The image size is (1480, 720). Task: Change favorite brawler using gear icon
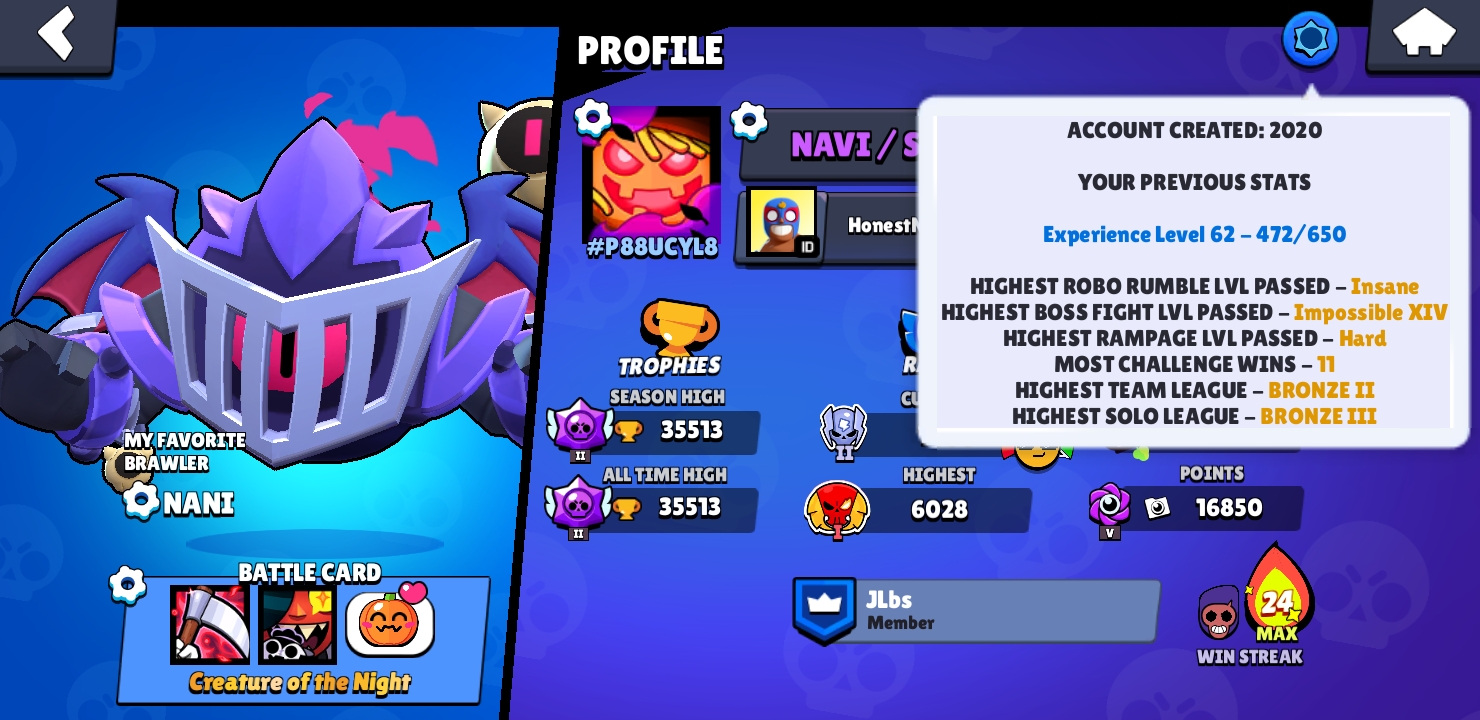140,503
